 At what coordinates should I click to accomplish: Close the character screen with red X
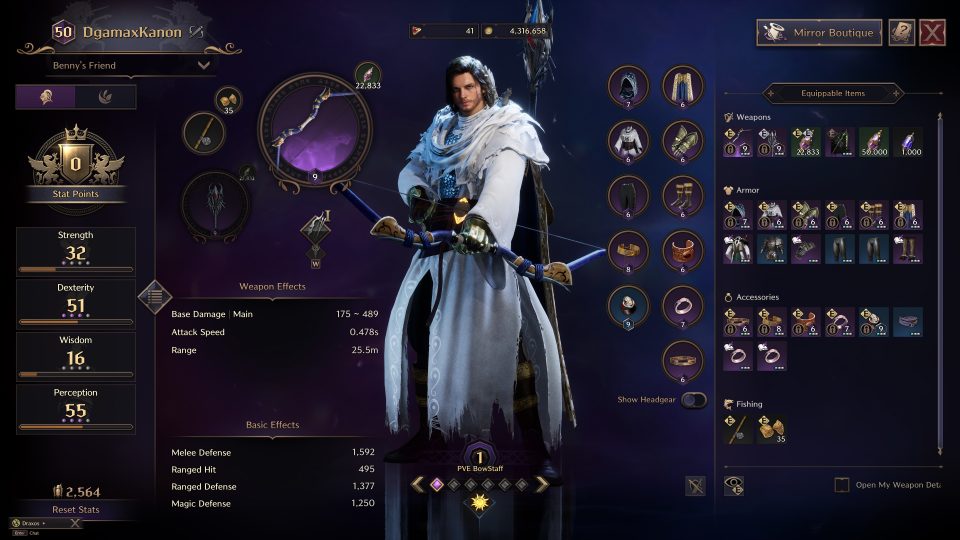pyautogui.click(x=932, y=33)
